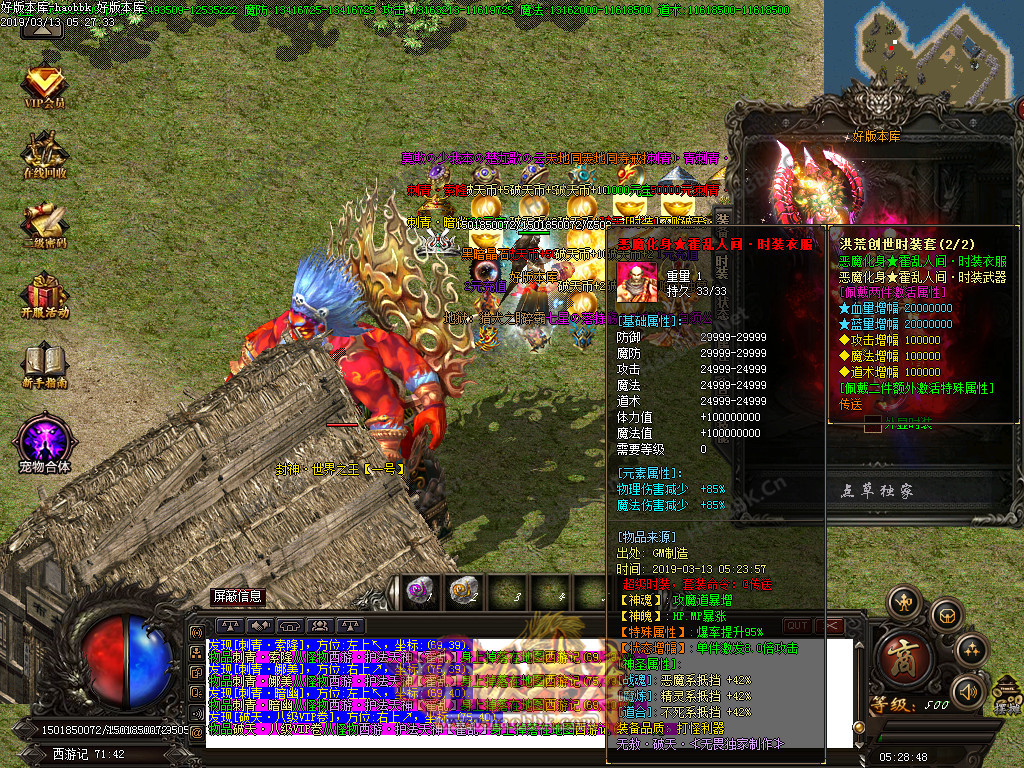The height and width of the screenshot is (768, 1024).
Task: Toggle sound with the speaker button
Action: (x=968, y=691)
